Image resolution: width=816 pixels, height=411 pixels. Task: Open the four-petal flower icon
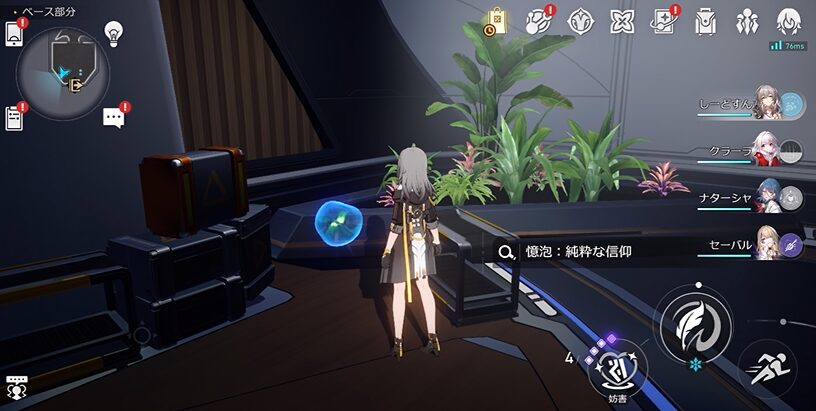click(x=622, y=21)
